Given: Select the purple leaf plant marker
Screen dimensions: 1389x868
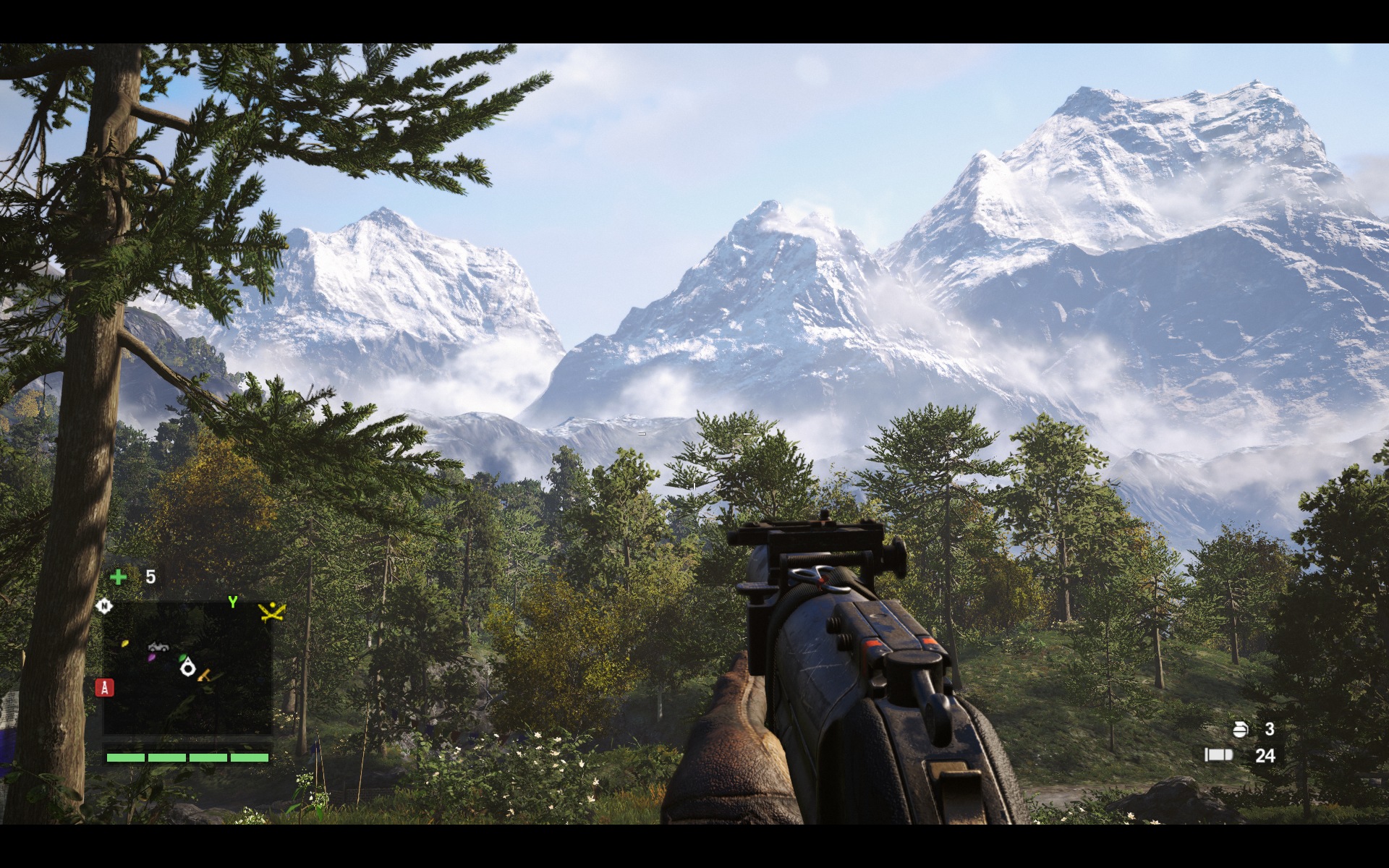Looking at the screenshot, I should coord(150,658).
